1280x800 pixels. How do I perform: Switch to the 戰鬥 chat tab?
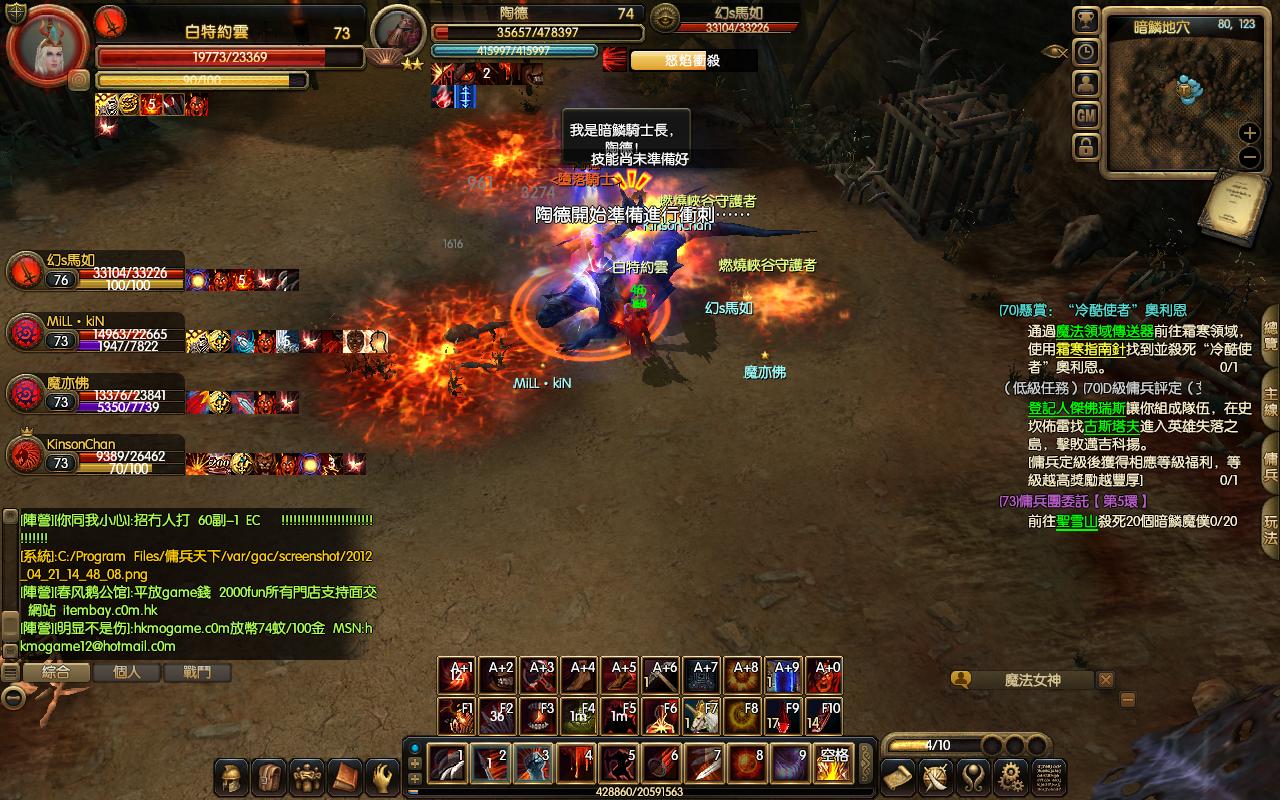pyautogui.click(x=198, y=672)
